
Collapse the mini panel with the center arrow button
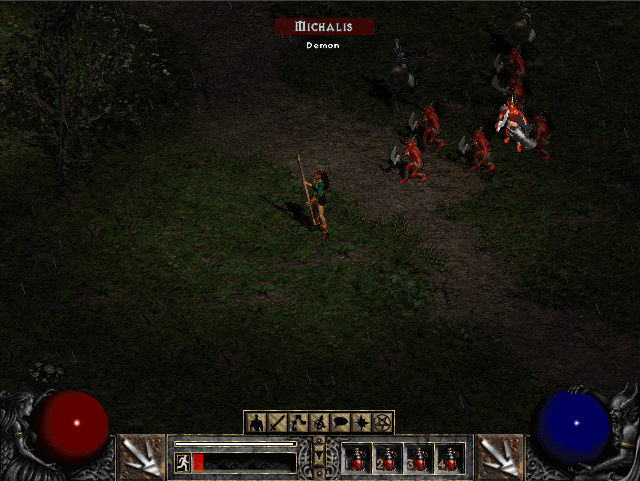pos(319,457)
